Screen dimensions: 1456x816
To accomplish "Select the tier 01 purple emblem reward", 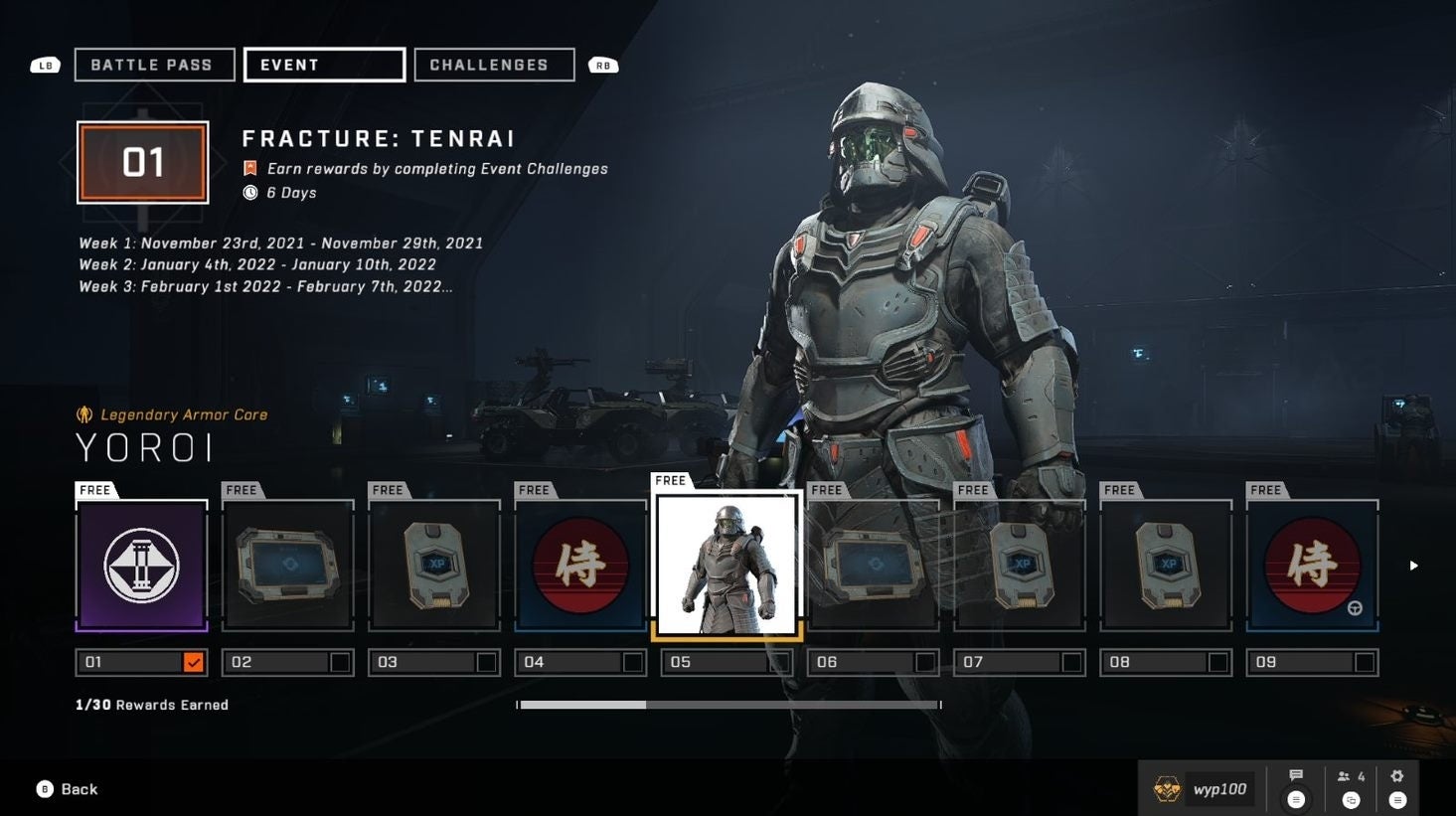I will tap(142, 566).
